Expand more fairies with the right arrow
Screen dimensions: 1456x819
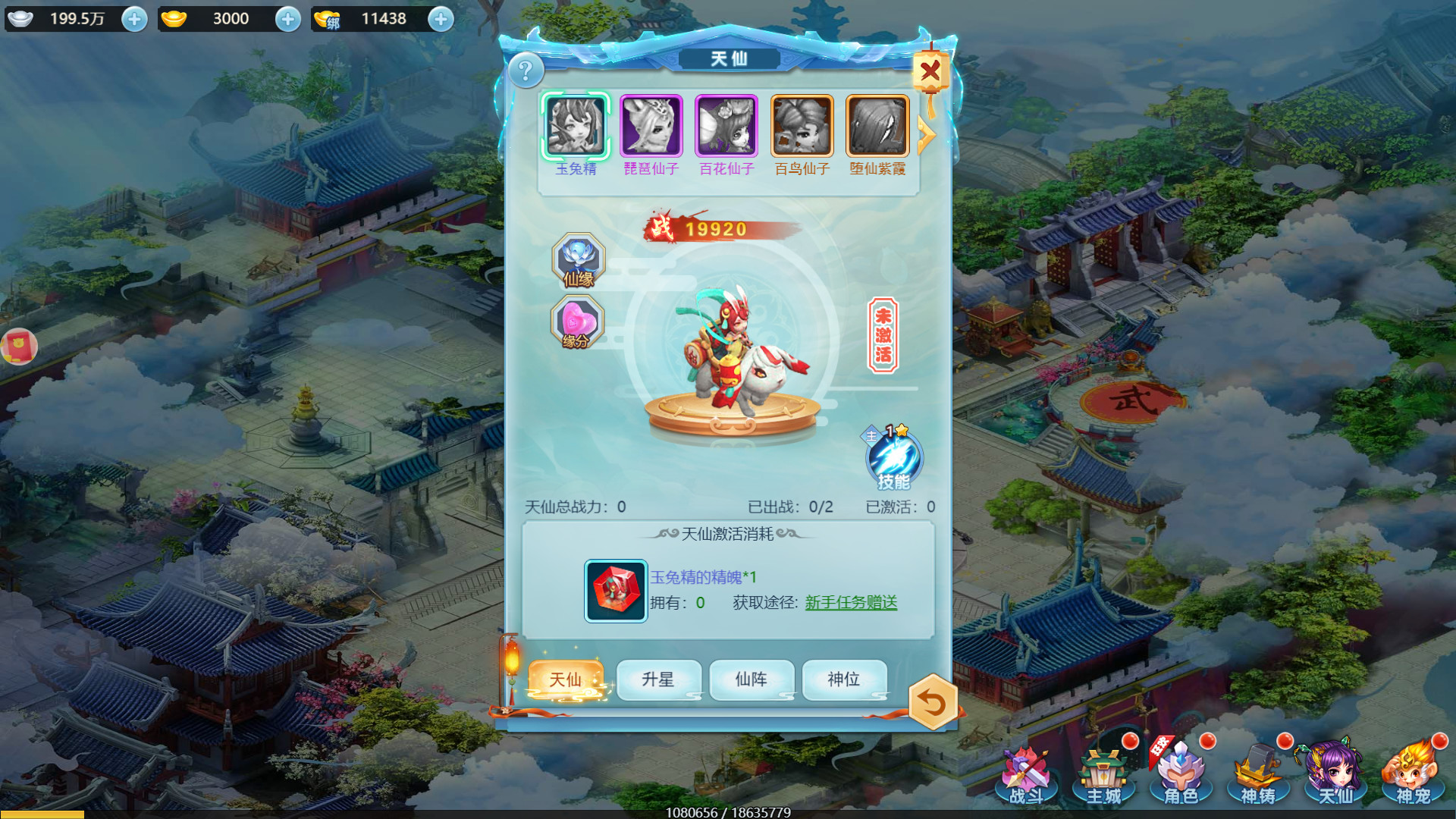(927, 135)
